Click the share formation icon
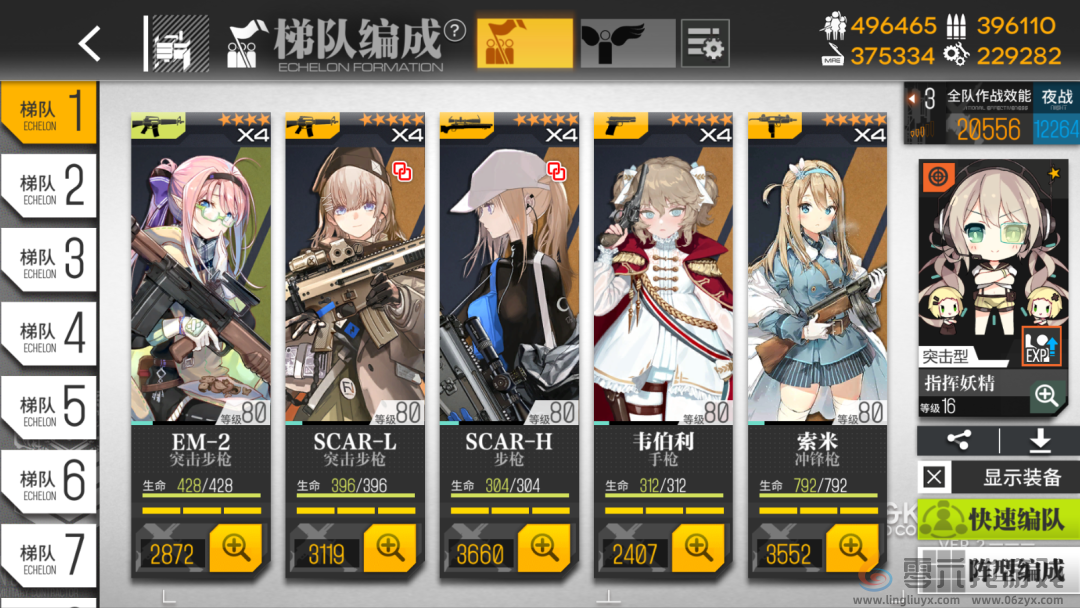This screenshot has width=1080, height=608. pos(958,441)
